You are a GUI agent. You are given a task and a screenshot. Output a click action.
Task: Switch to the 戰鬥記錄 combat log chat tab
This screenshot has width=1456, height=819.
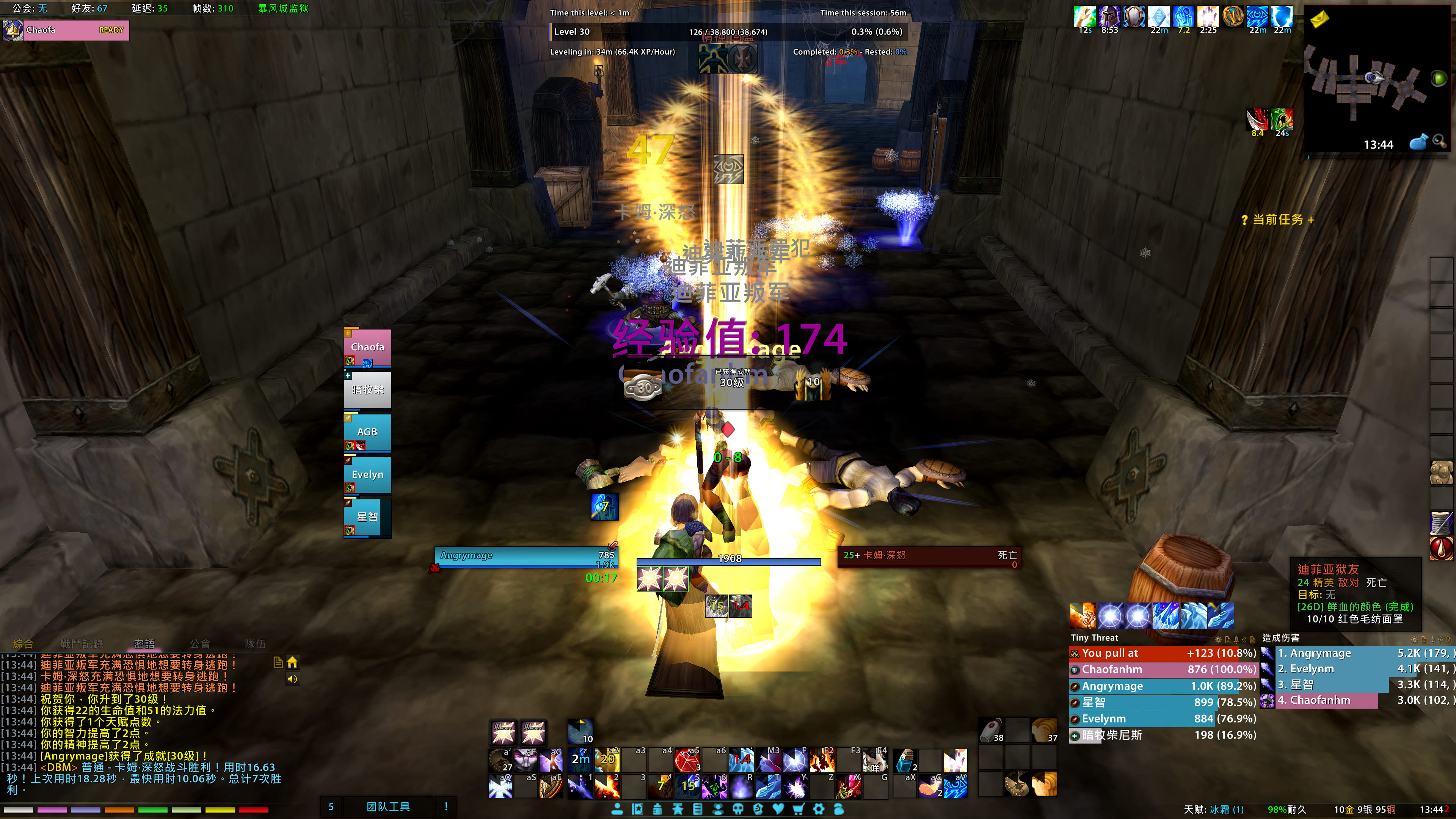(x=82, y=644)
